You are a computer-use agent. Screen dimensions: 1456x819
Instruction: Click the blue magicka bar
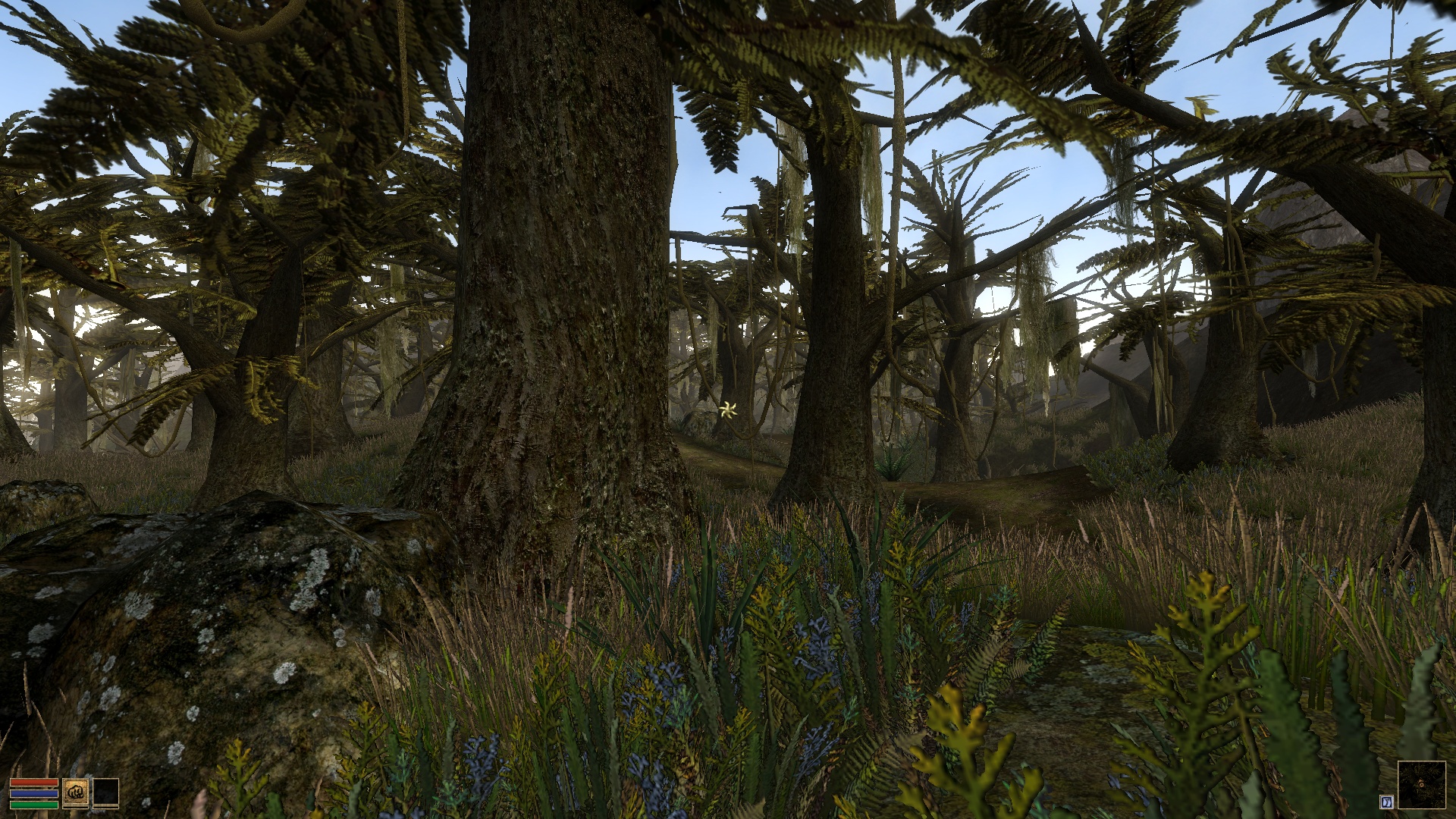34,793
